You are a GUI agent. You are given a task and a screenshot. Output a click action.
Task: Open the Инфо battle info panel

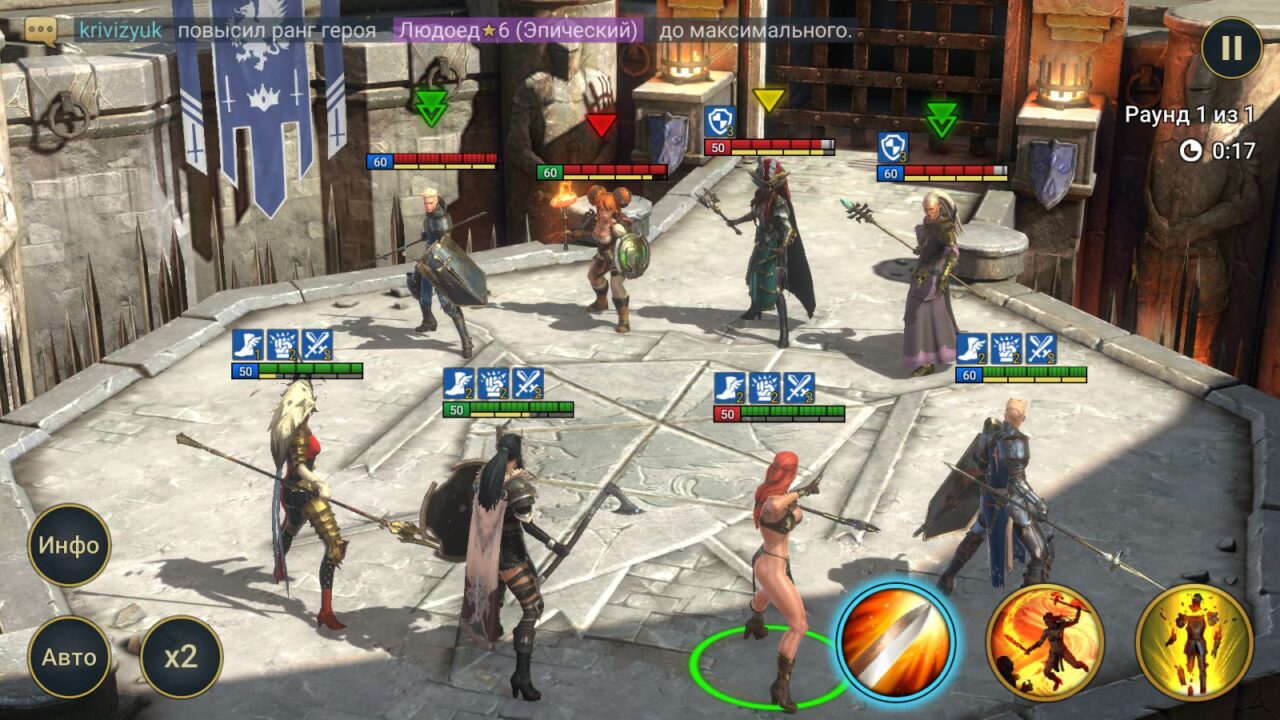click(69, 545)
